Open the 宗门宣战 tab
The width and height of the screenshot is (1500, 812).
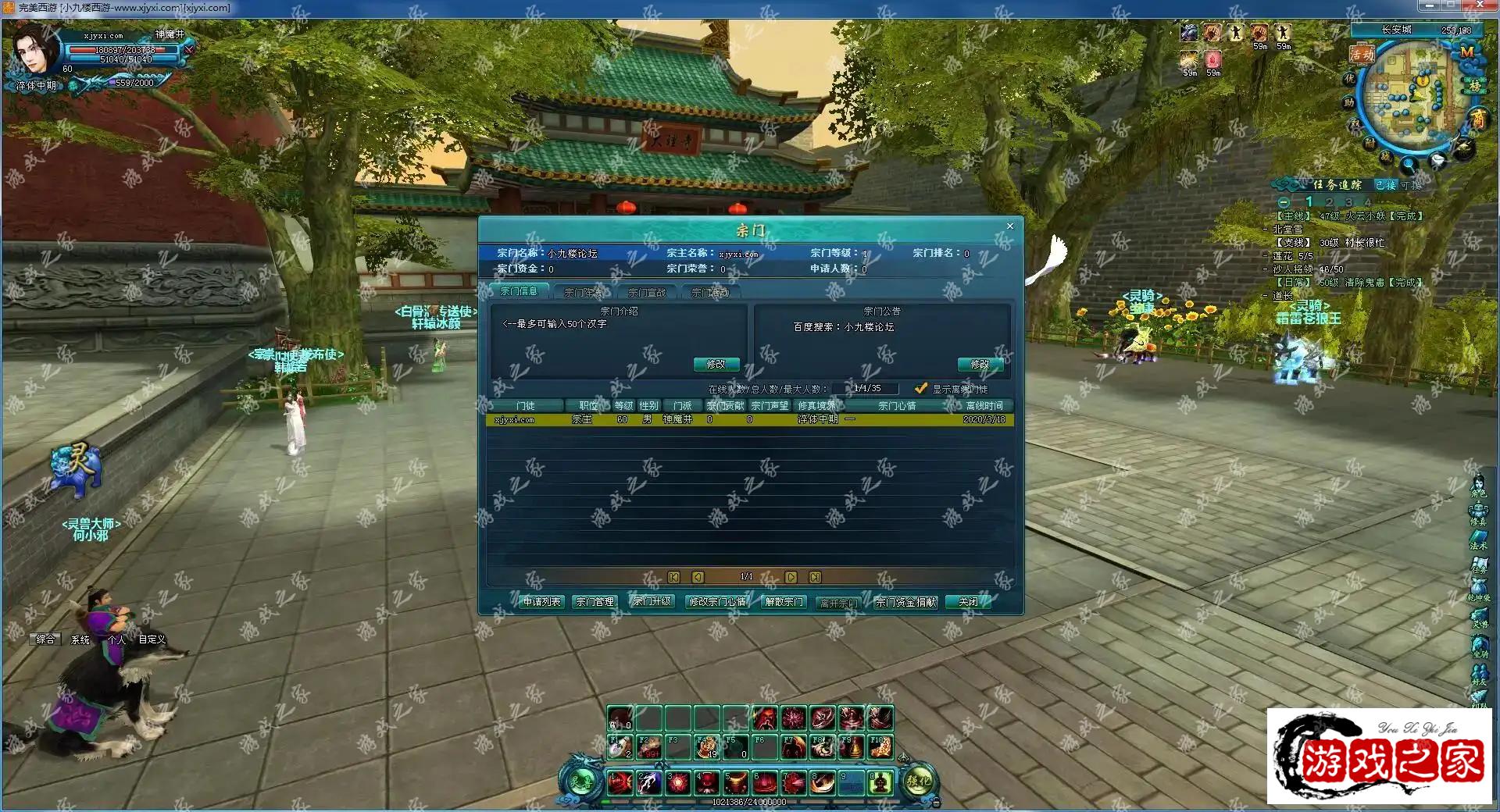point(647,293)
